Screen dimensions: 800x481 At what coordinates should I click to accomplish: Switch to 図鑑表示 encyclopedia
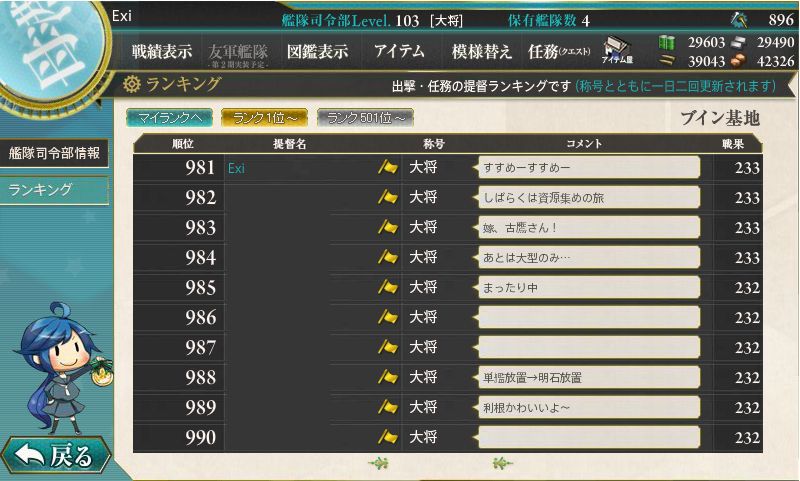tap(317, 52)
